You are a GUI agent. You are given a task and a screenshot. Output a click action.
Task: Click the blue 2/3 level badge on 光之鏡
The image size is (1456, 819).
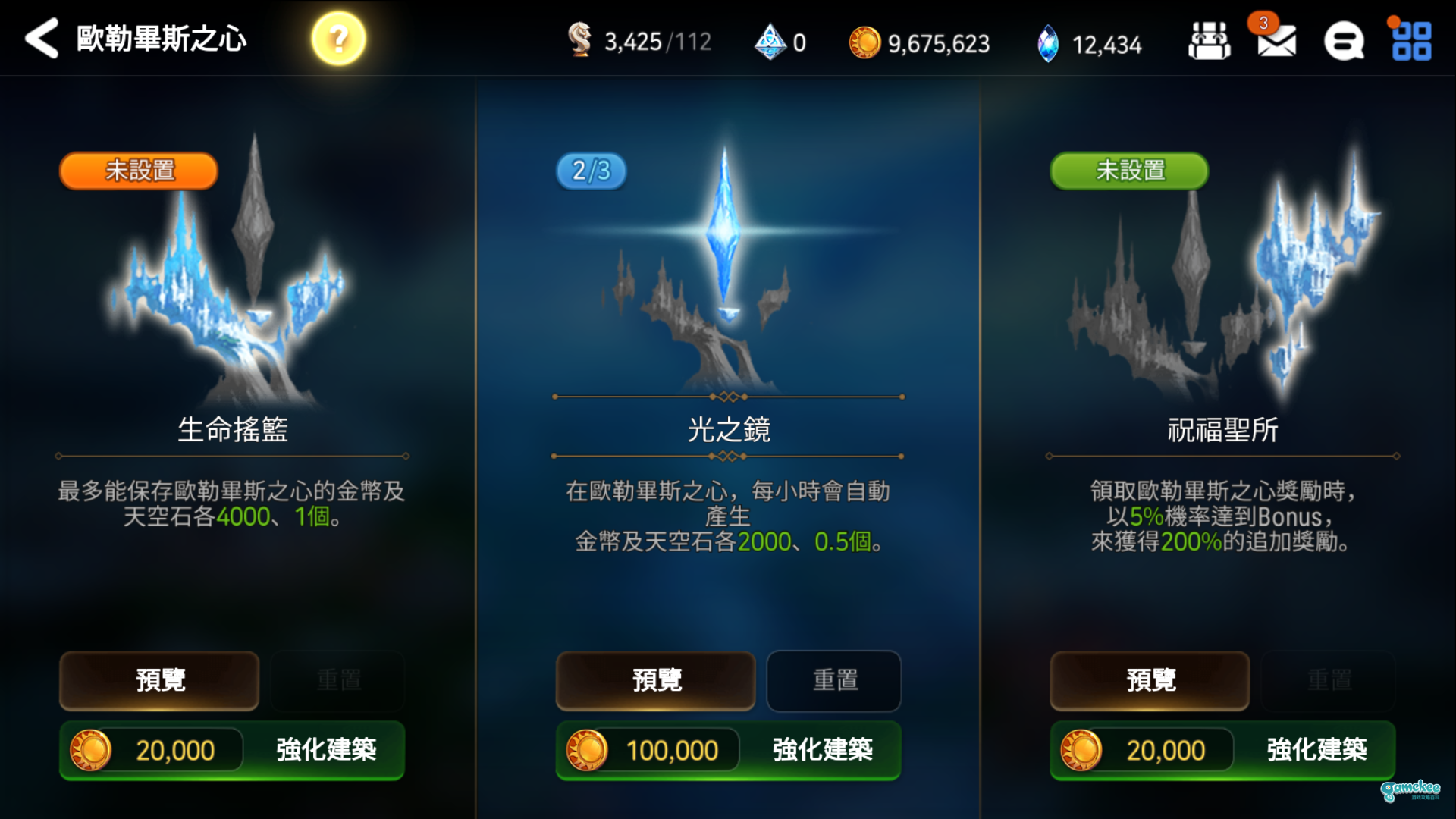coord(590,171)
